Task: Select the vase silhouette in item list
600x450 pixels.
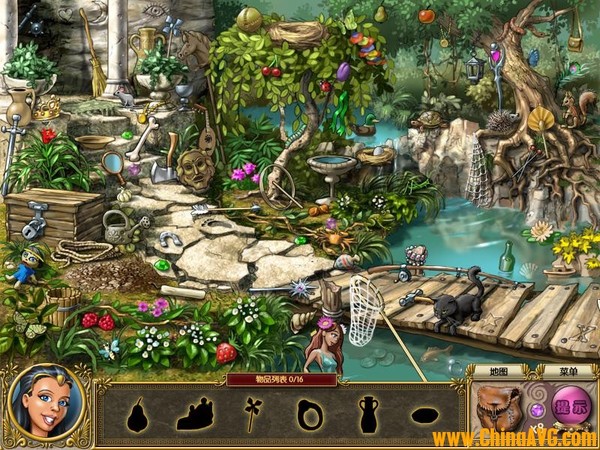Action: [368, 413]
